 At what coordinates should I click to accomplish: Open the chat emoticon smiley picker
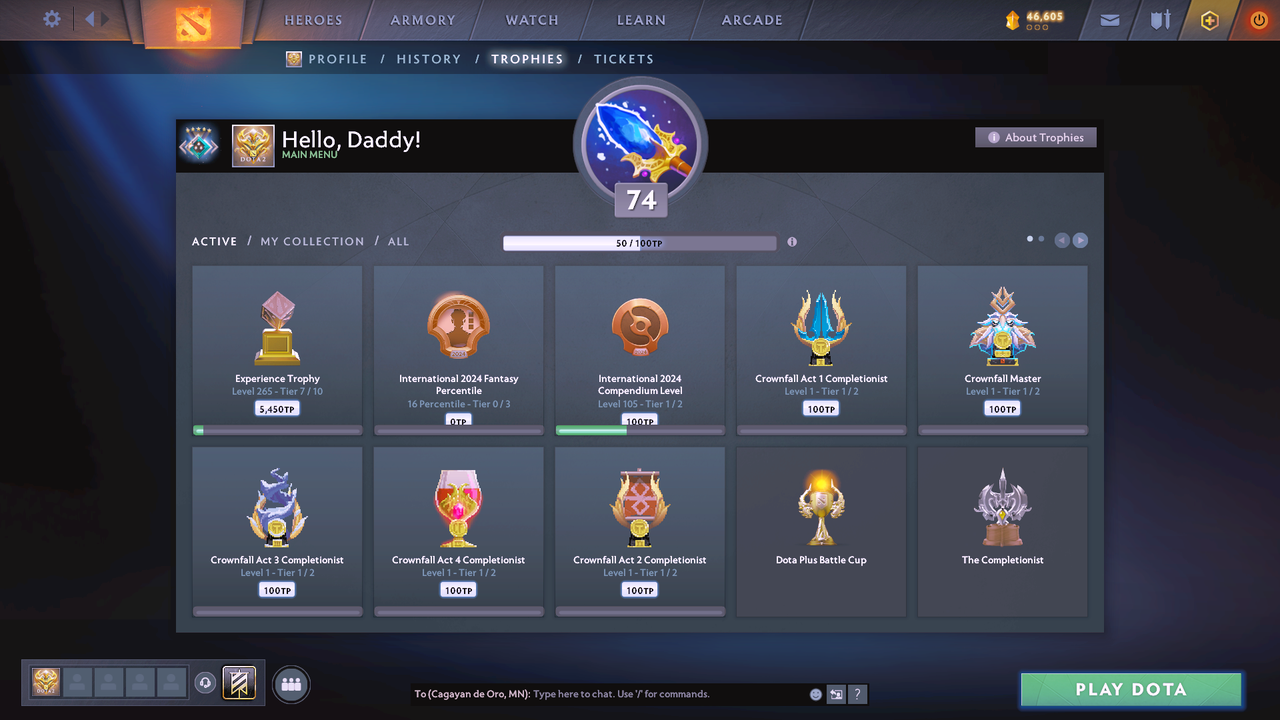(x=815, y=693)
